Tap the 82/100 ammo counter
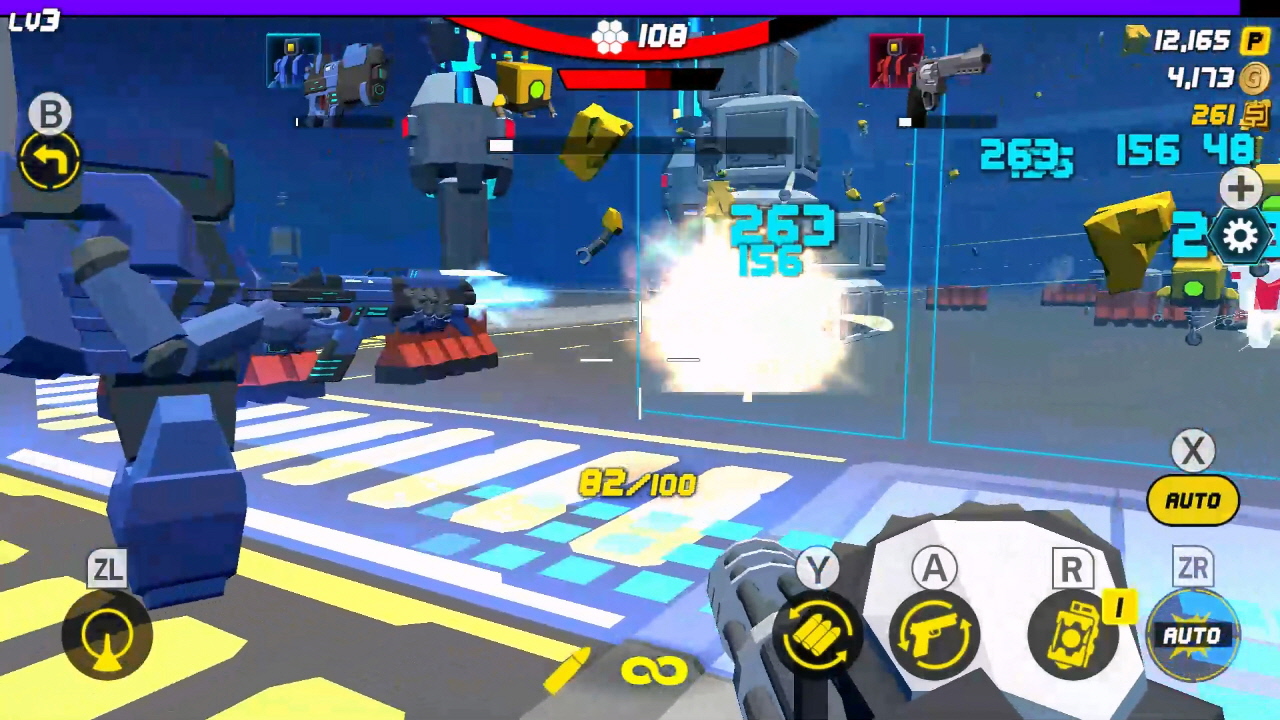The width and height of the screenshot is (1280, 720). tap(636, 484)
